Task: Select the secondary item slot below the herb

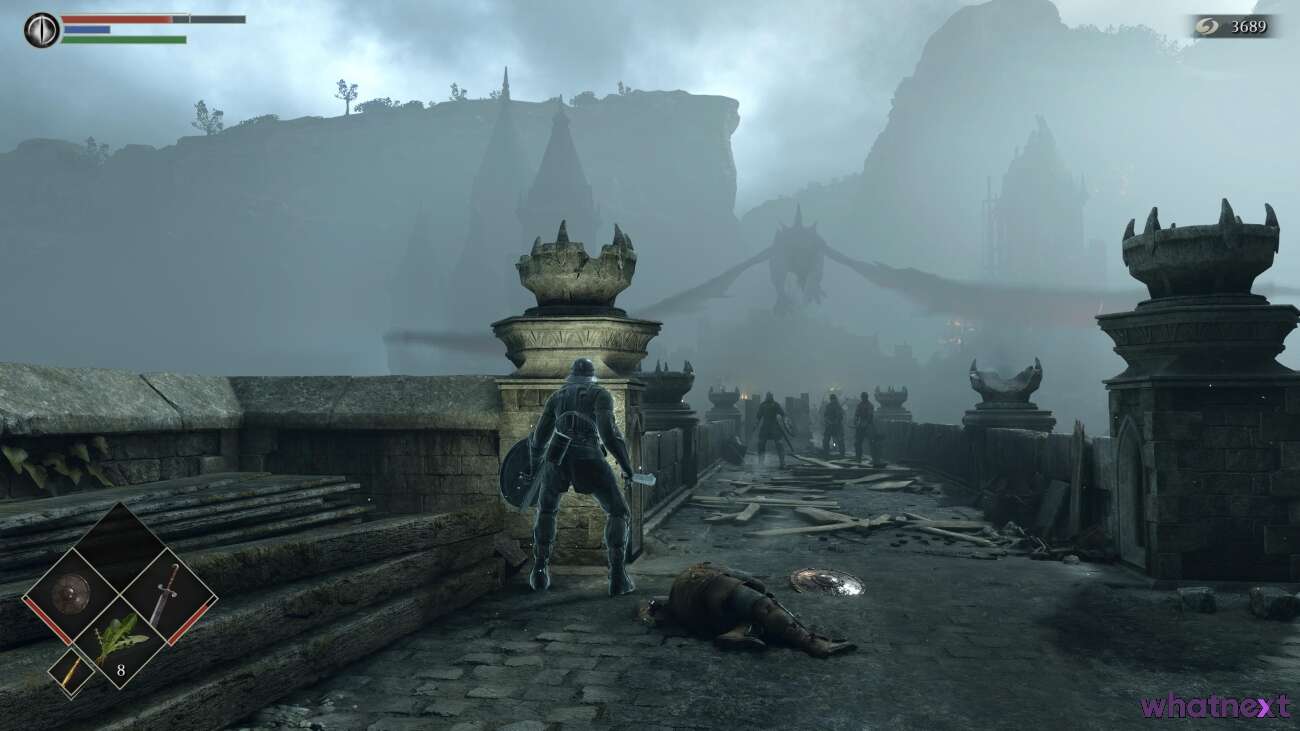Action: pos(69,671)
